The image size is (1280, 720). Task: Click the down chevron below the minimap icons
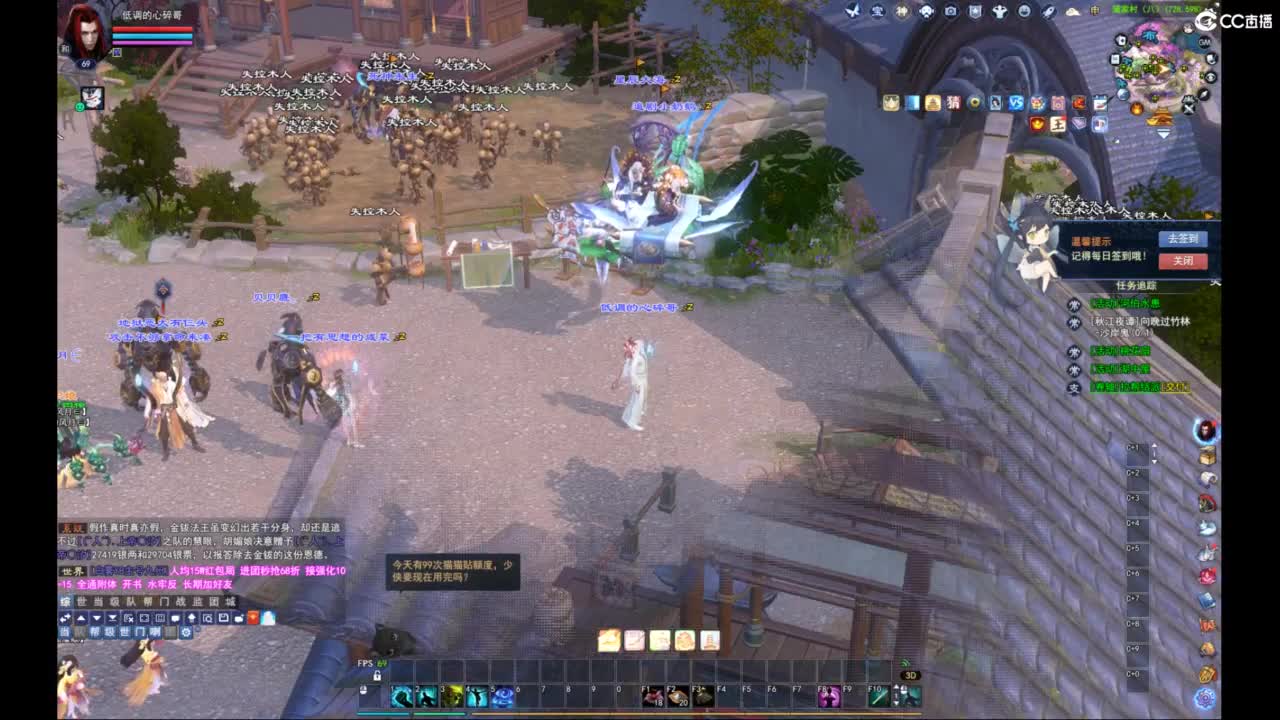pyautogui.click(x=1163, y=132)
